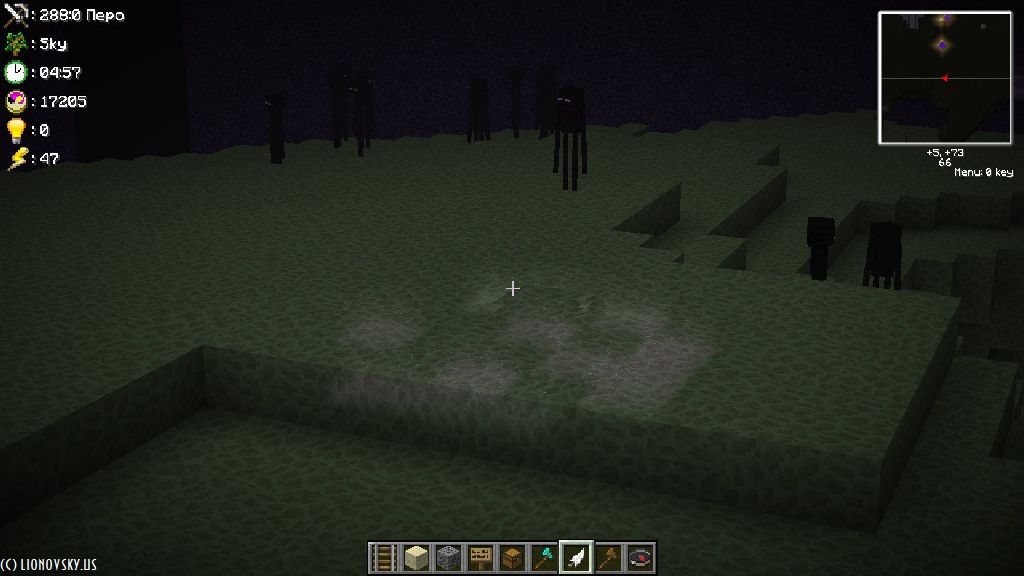Choose the brown wooden tool slot

[x=608, y=556]
